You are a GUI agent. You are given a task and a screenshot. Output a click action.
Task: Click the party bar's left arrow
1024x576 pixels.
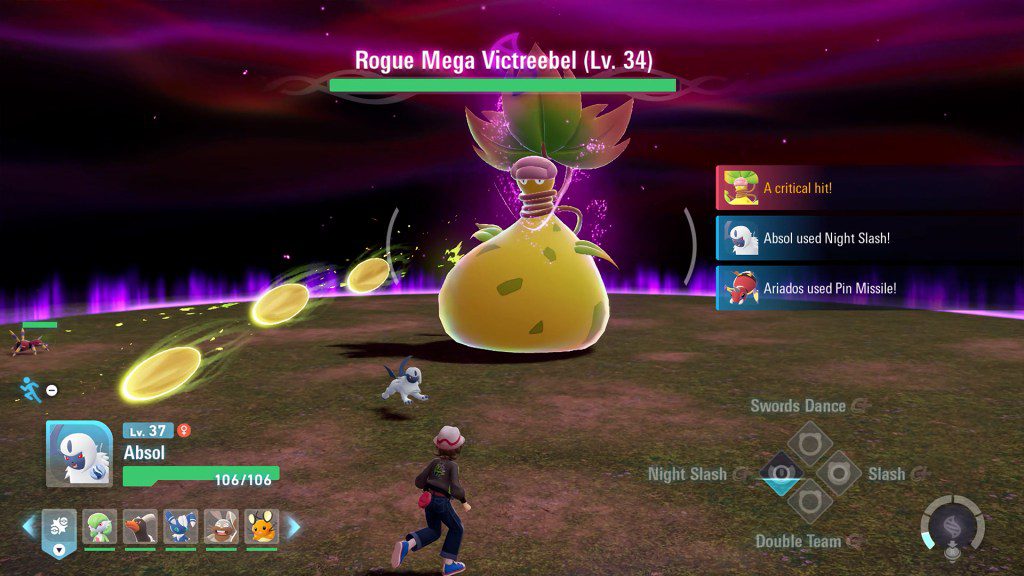[29, 526]
